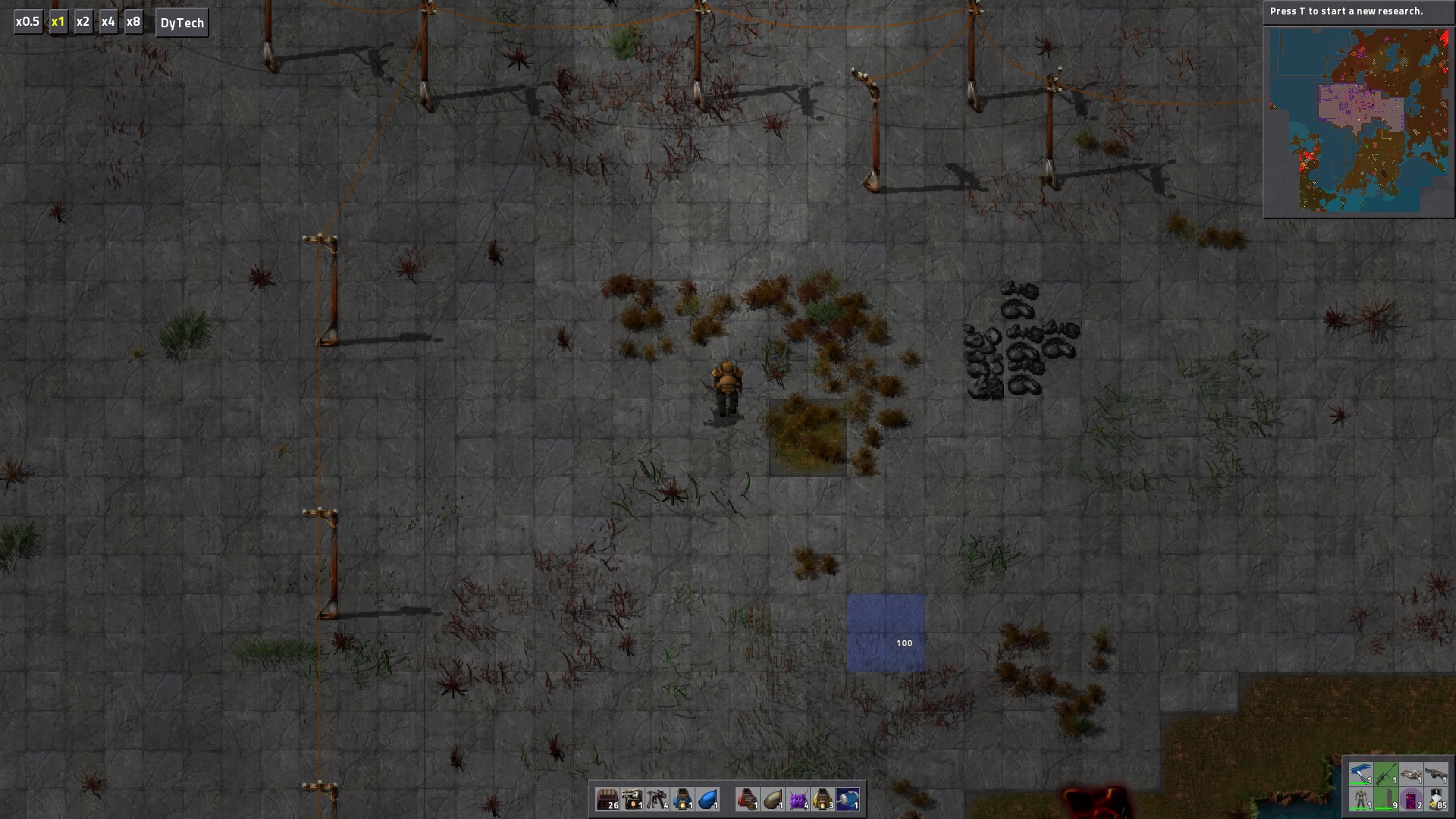Switch game speed to x2
Screen dimensions: 1456x819
(83, 22)
